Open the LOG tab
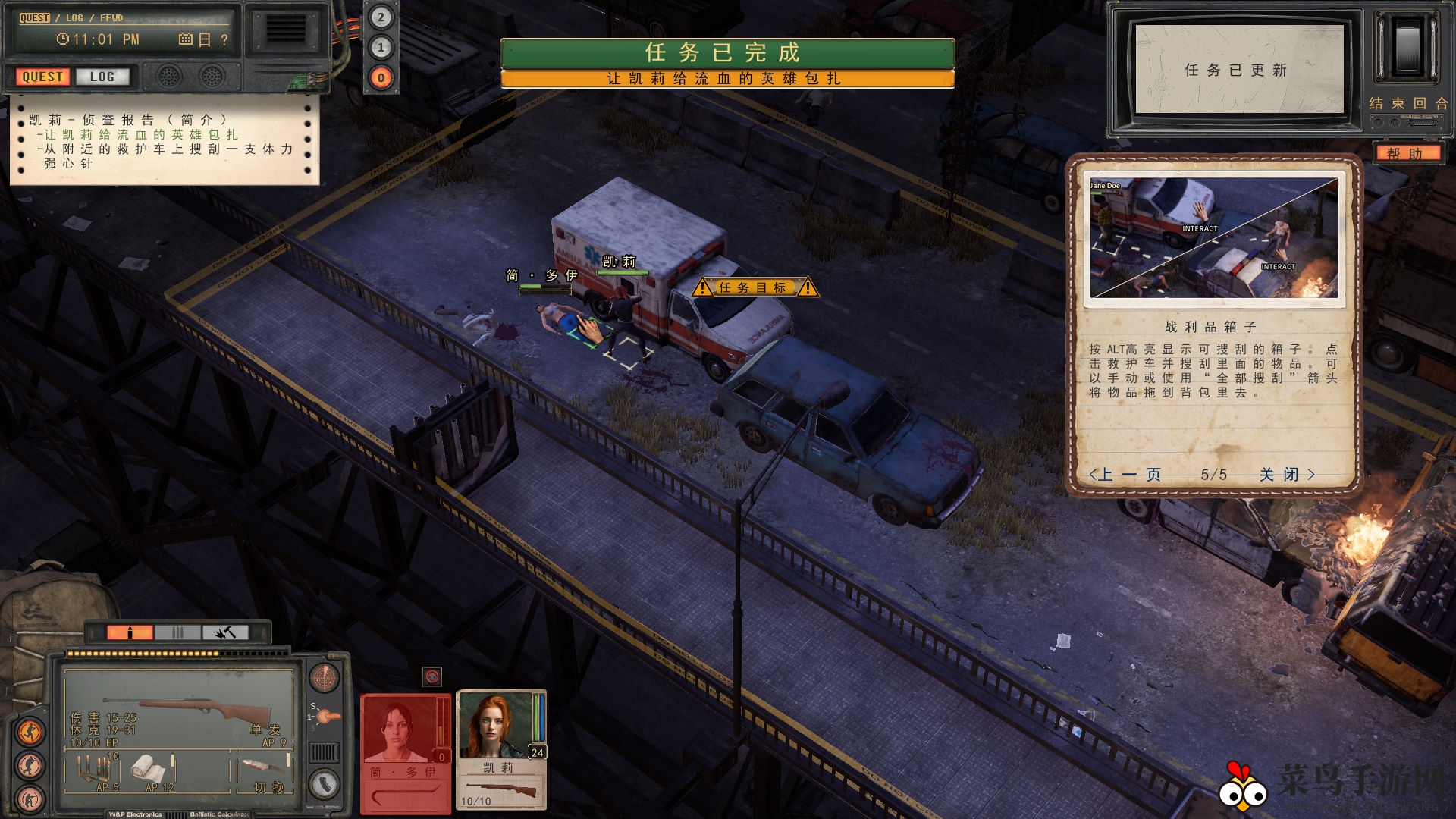Viewport: 1456px width, 819px height. (102, 77)
